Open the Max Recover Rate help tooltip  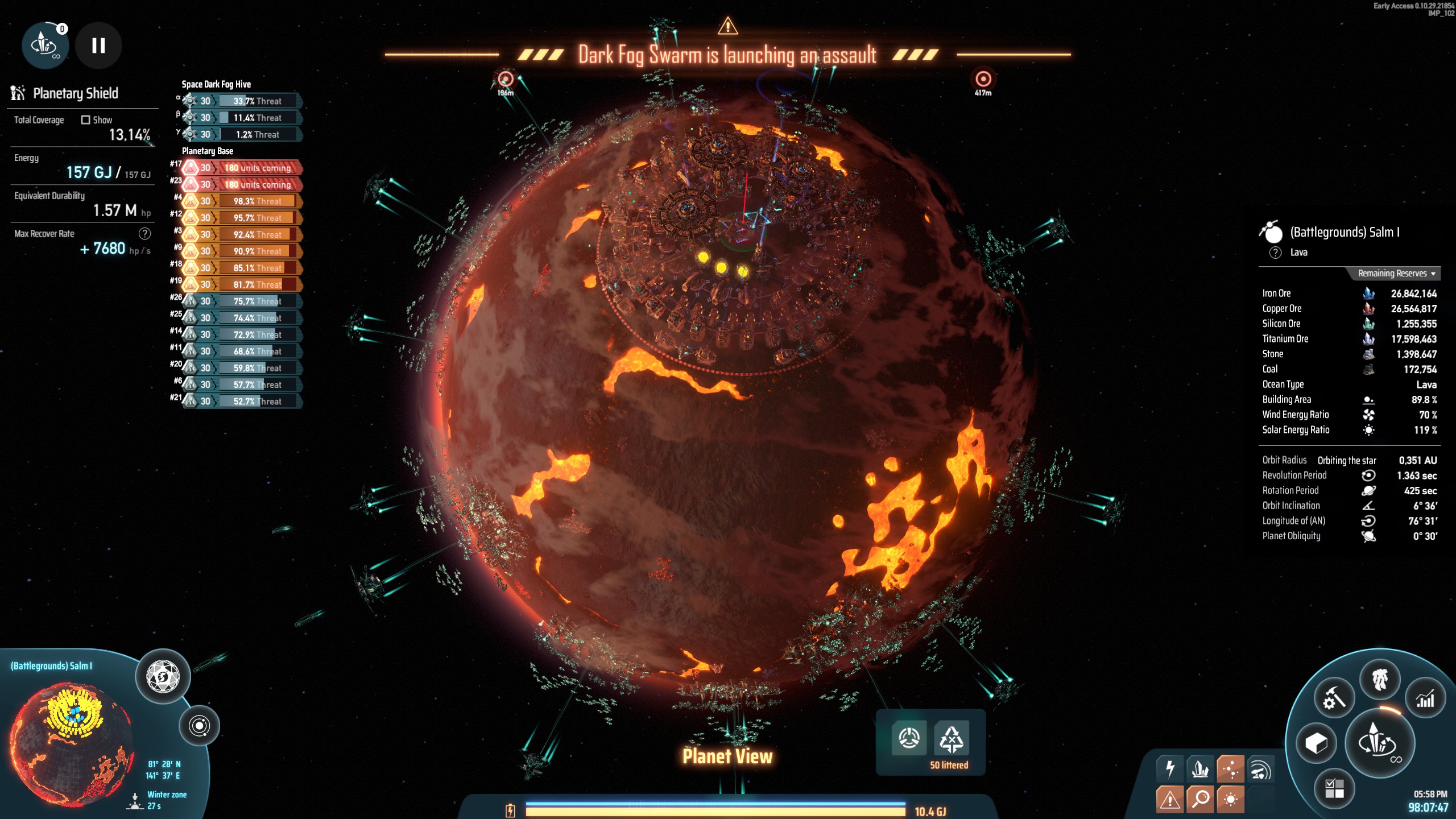(x=145, y=233)
